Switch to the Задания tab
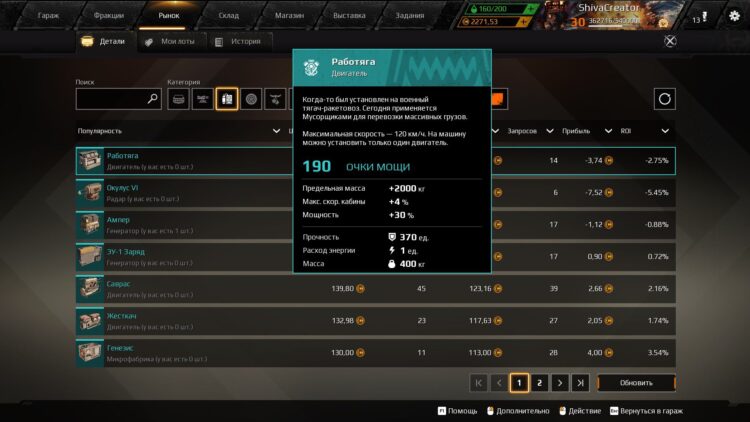Screen dimensions: 750x422 click(409, 16)
